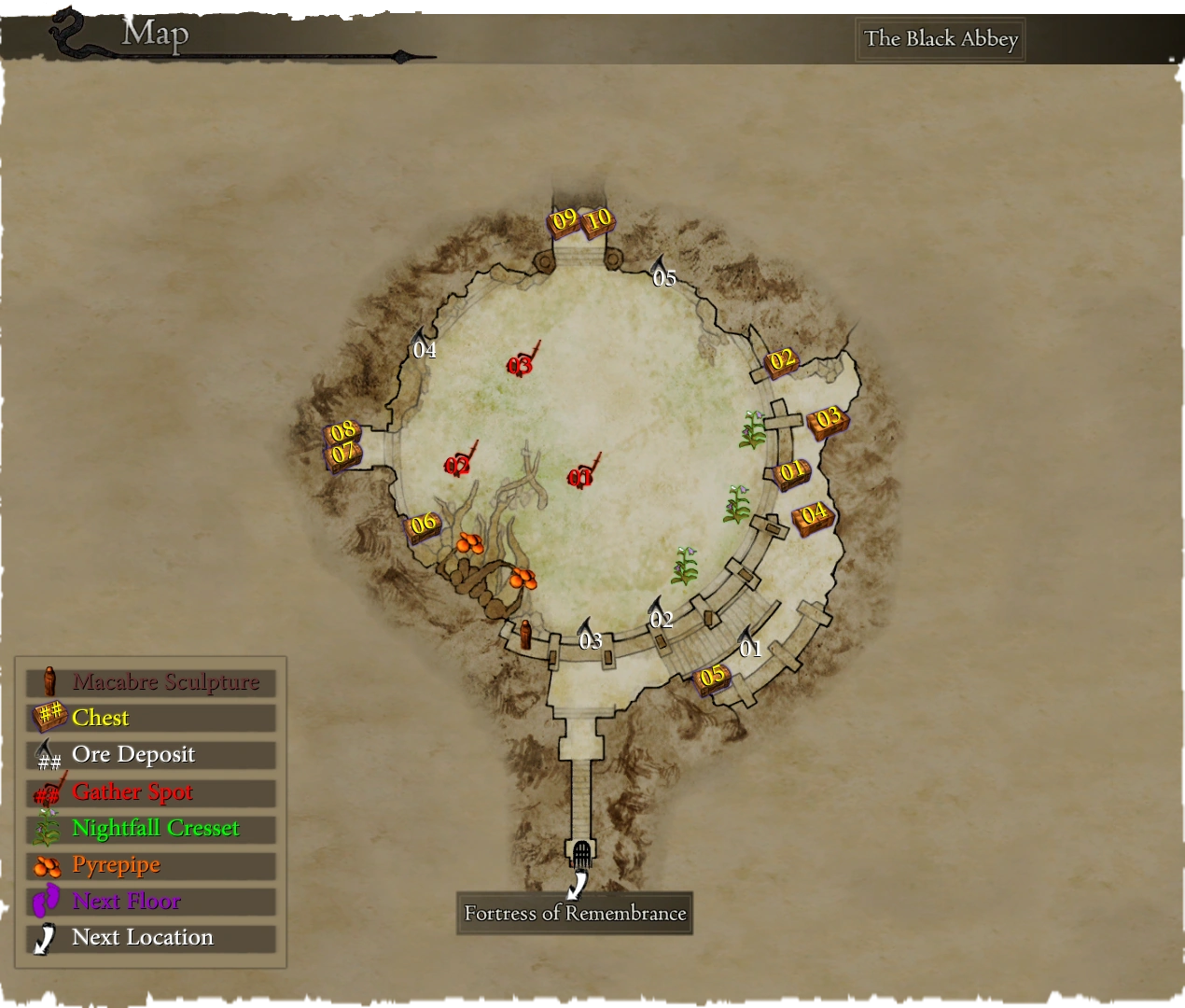Select the Gather Spot legend entry
The image size is (1185, 1008).
tap(150, 792)
